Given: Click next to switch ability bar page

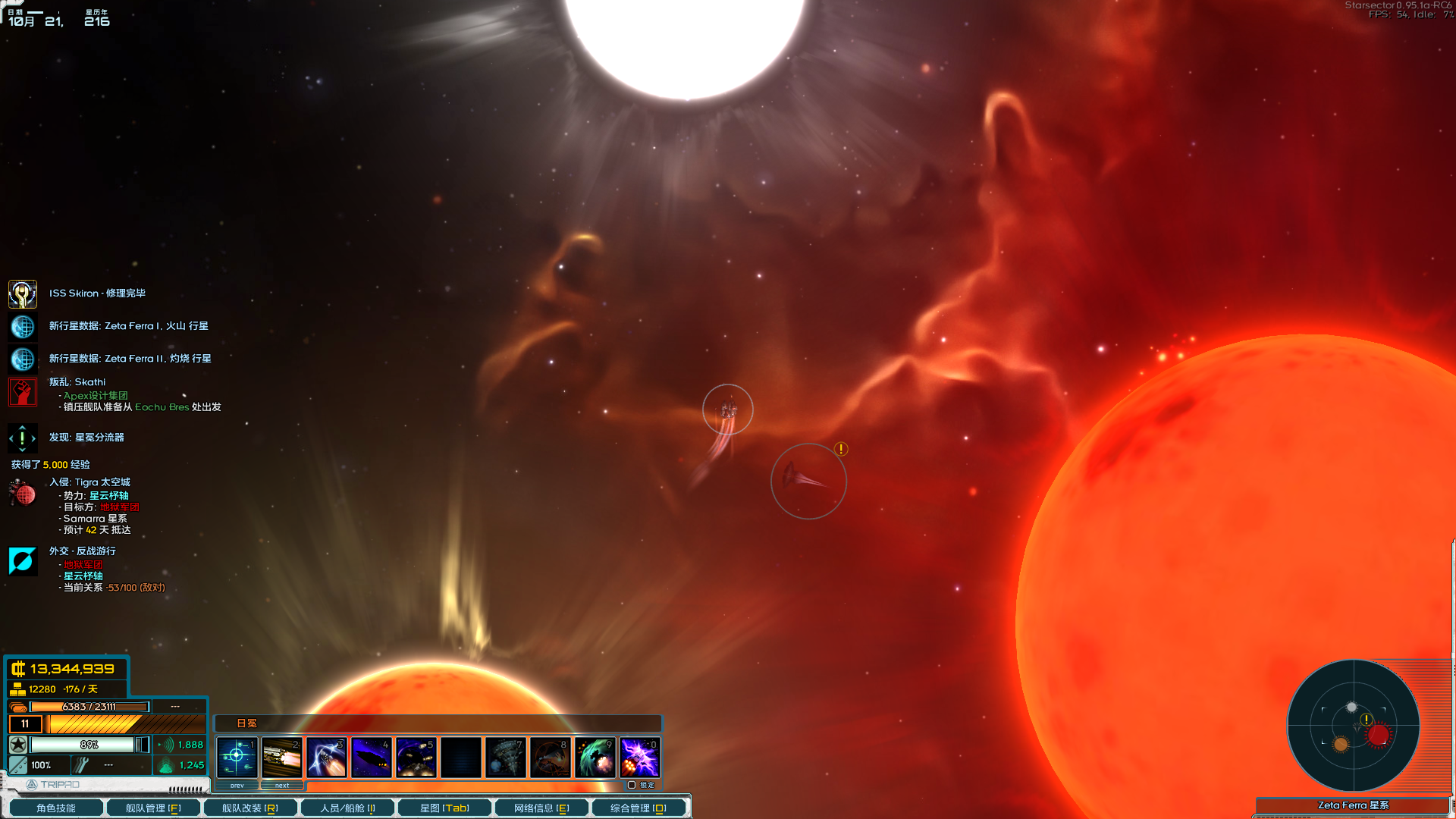Looking at the screenshot, I should tap(282, 786).
